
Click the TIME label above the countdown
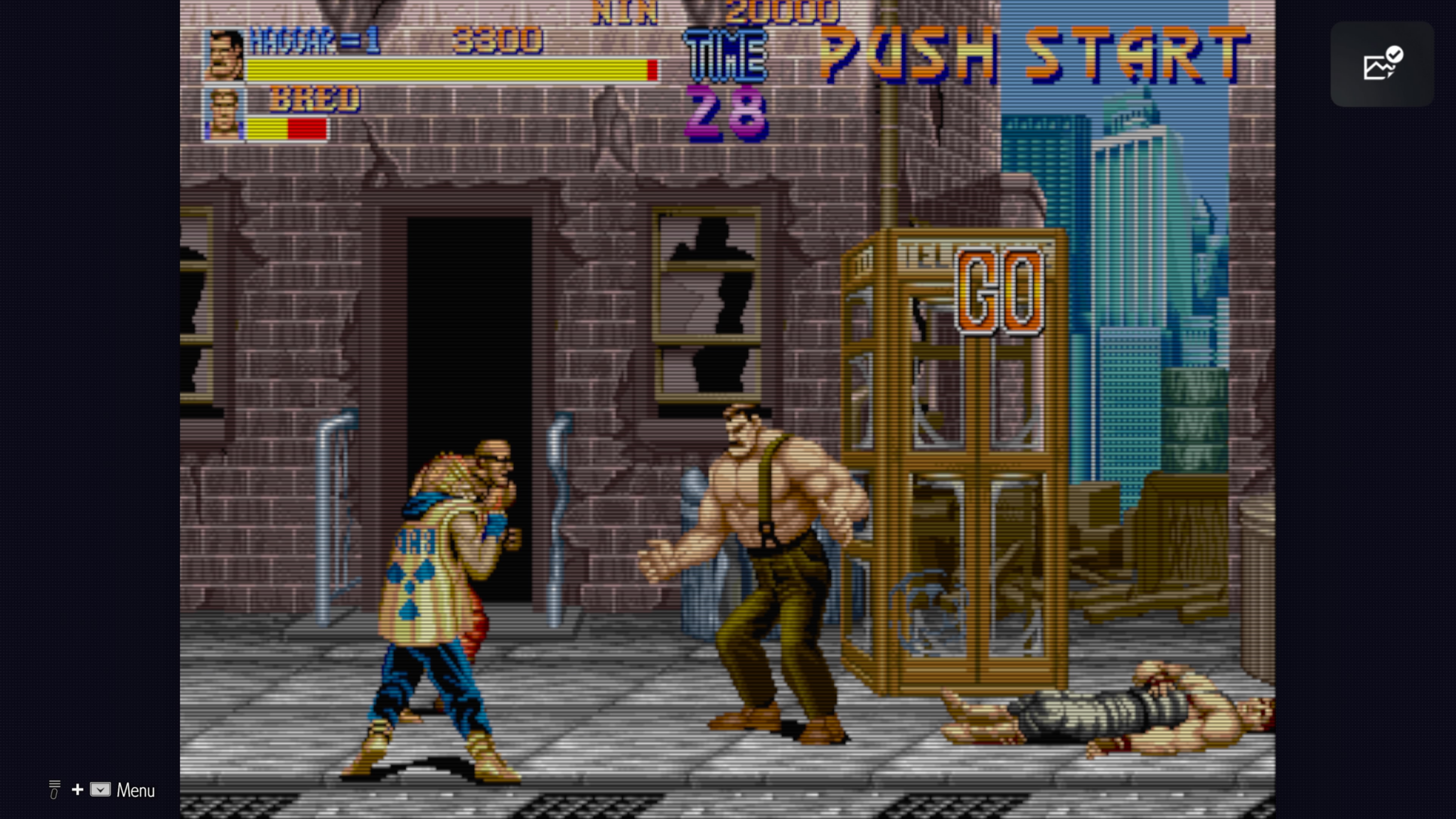724,57
